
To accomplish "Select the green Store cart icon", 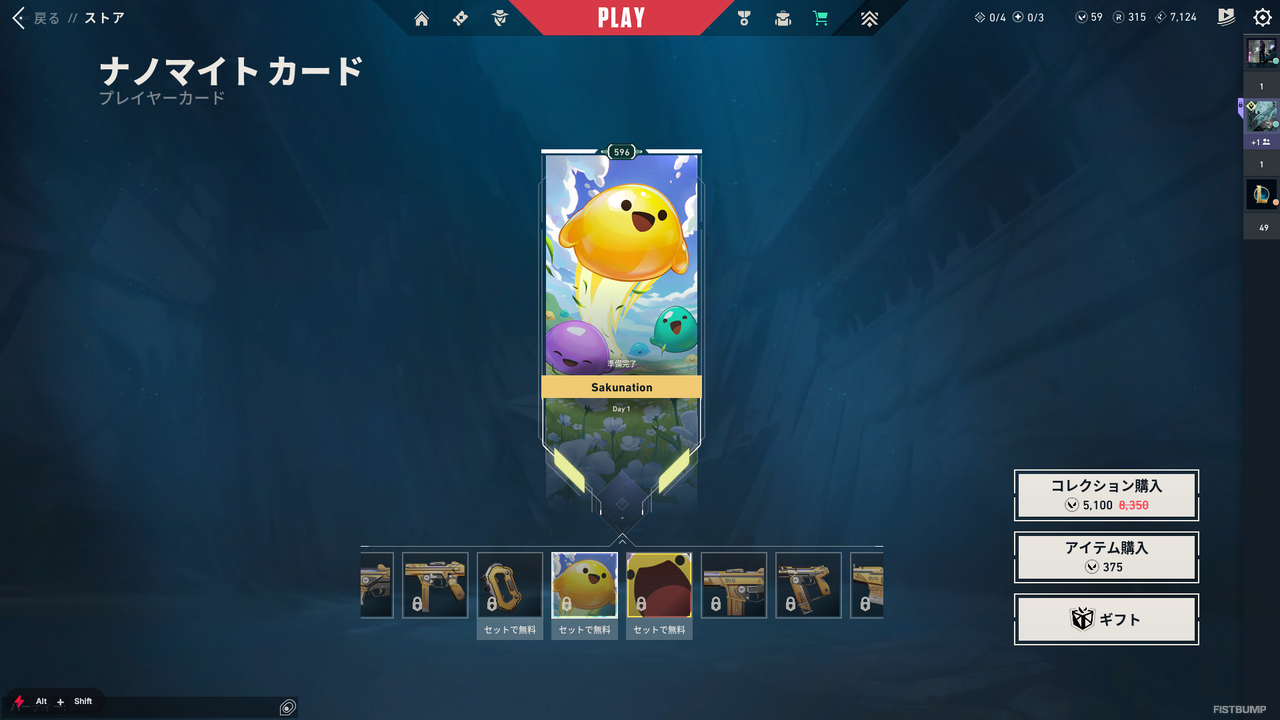I will (820, 17).
